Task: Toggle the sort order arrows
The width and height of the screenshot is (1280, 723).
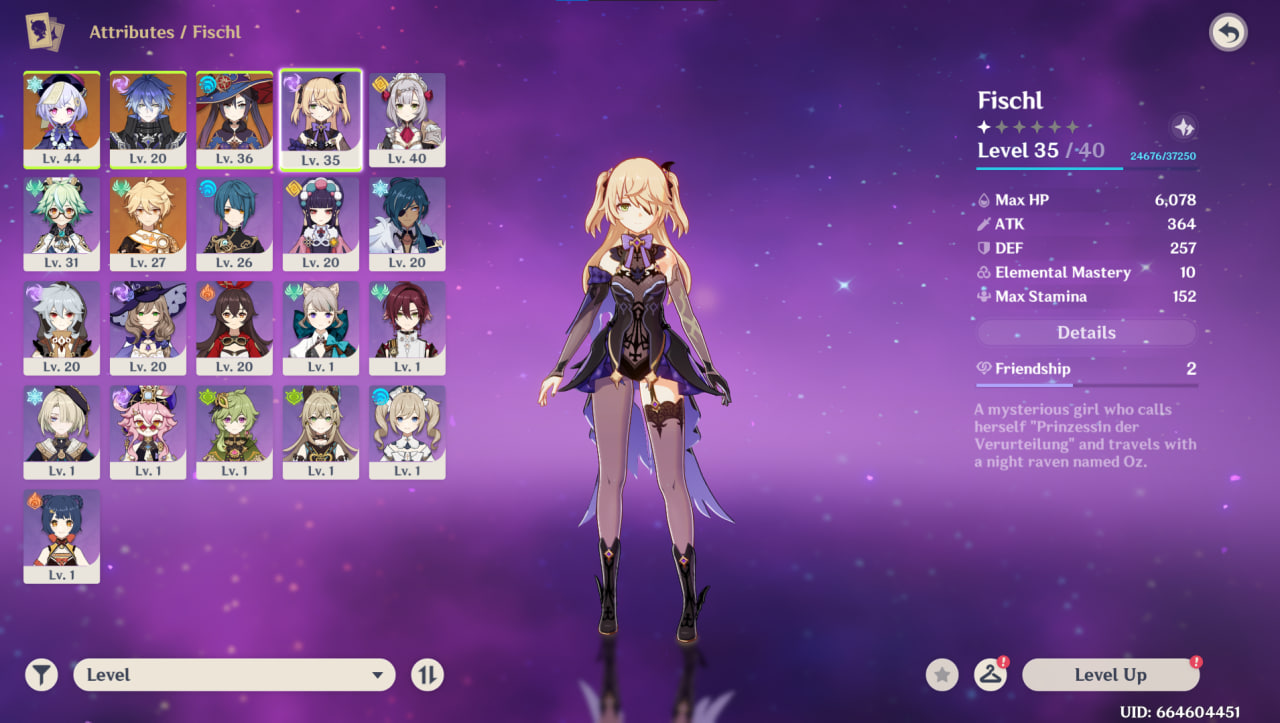Action: point(427,675)
